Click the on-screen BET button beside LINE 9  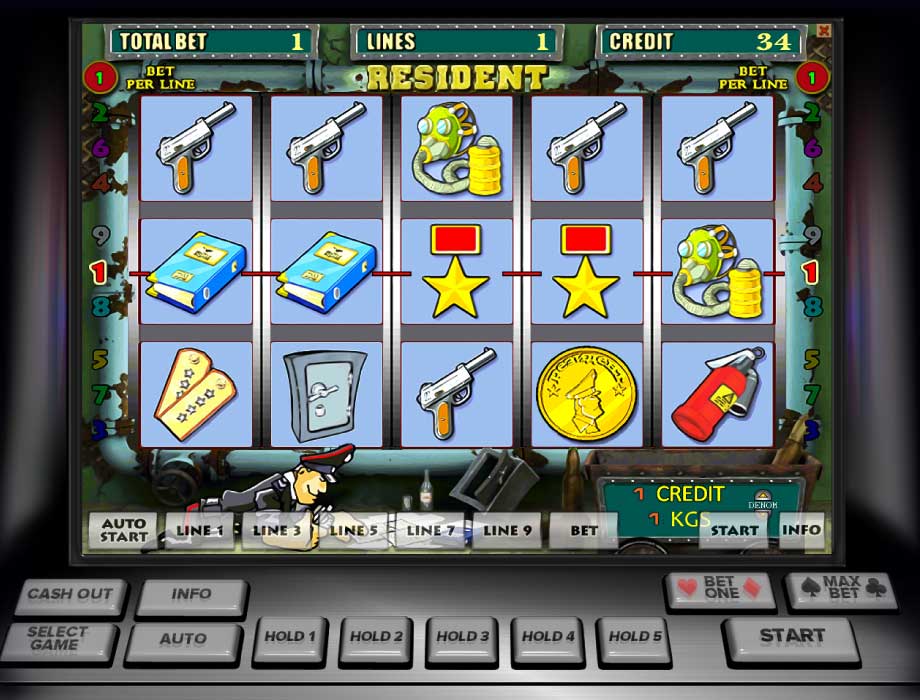(584, 531)
